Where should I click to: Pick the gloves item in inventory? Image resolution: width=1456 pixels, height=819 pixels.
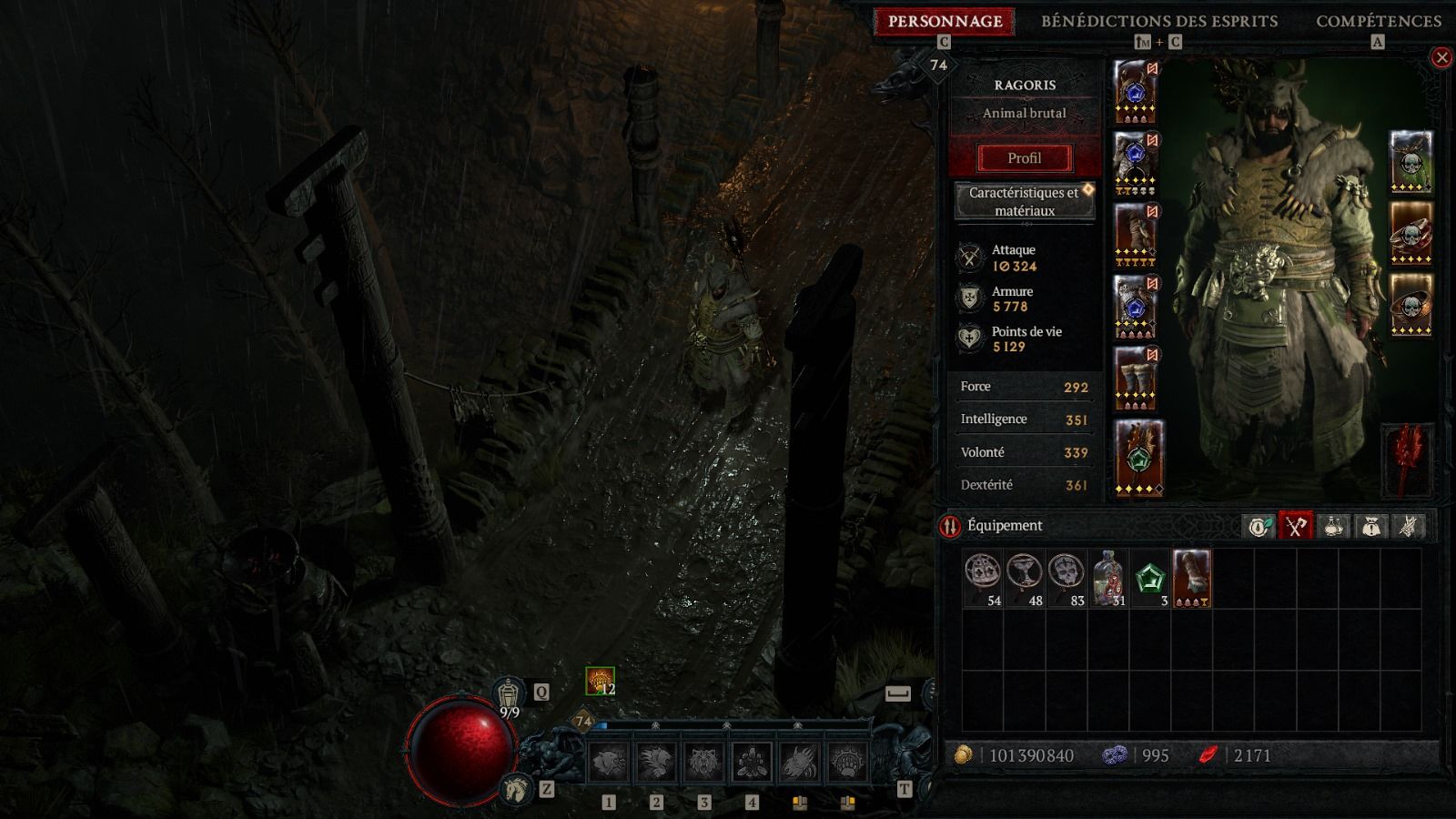coord(1192,579)
